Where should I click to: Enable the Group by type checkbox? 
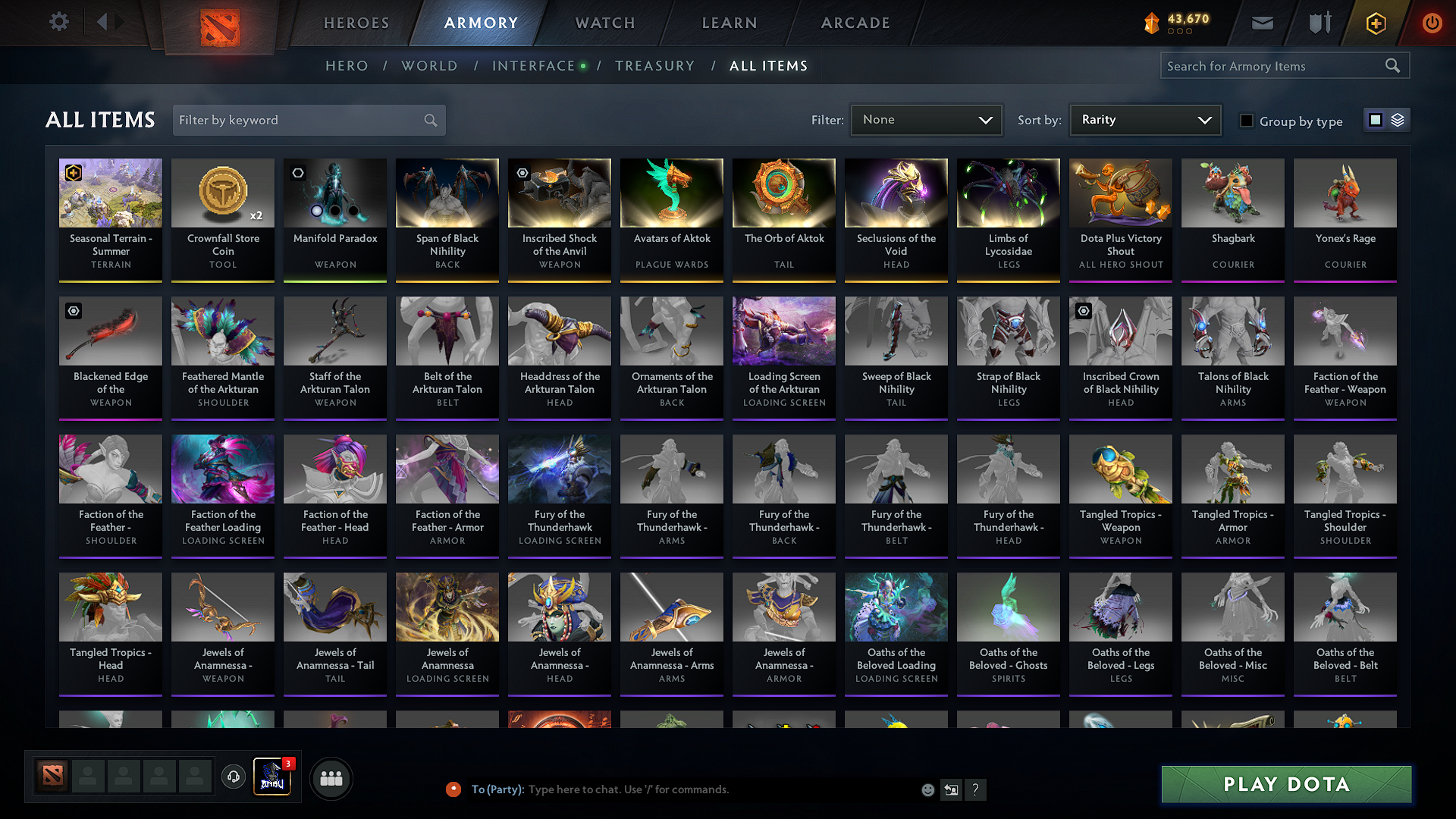[x=1246, y=121]
